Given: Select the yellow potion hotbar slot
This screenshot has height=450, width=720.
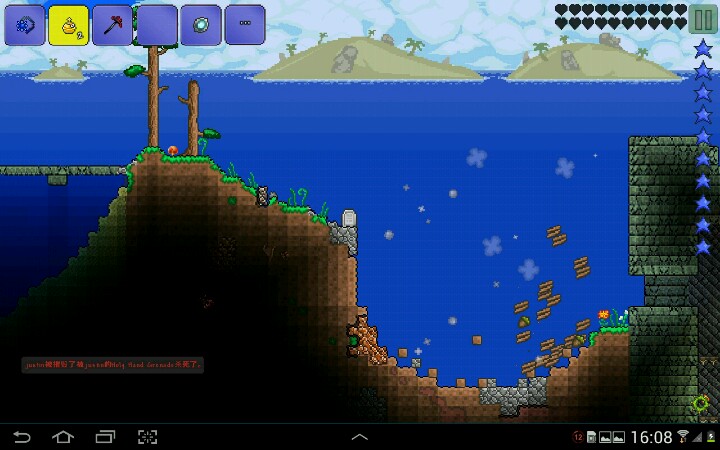Looking at the screenshot, I should point(69,25).
